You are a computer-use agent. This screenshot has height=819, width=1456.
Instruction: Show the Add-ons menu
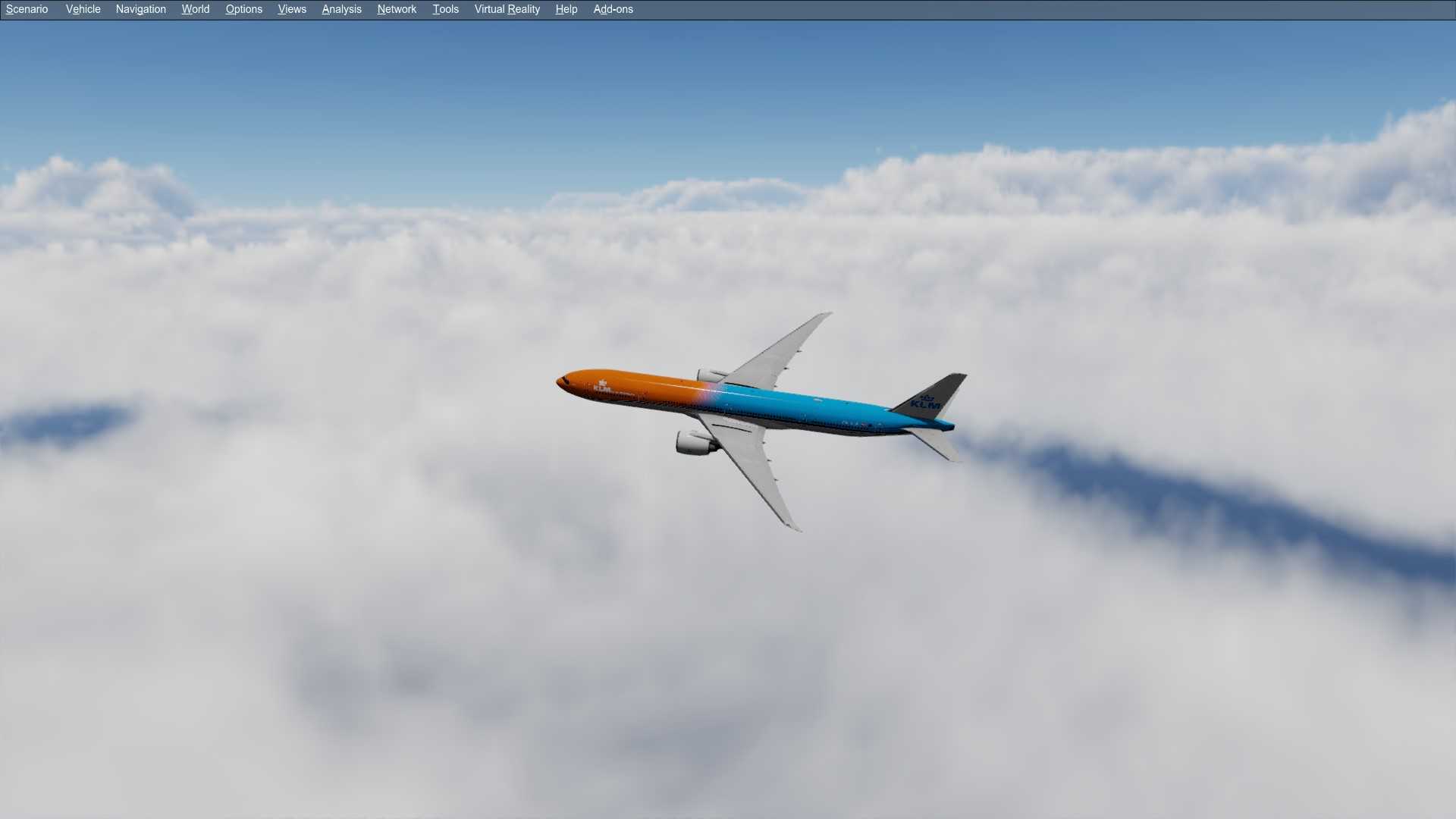[613, 9]
